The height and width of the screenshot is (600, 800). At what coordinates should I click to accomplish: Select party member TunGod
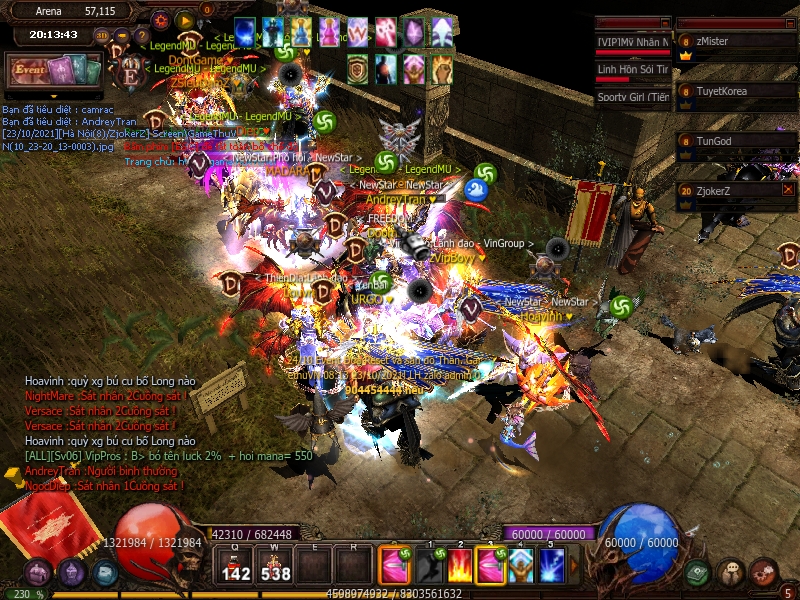(x=736, y=141)
